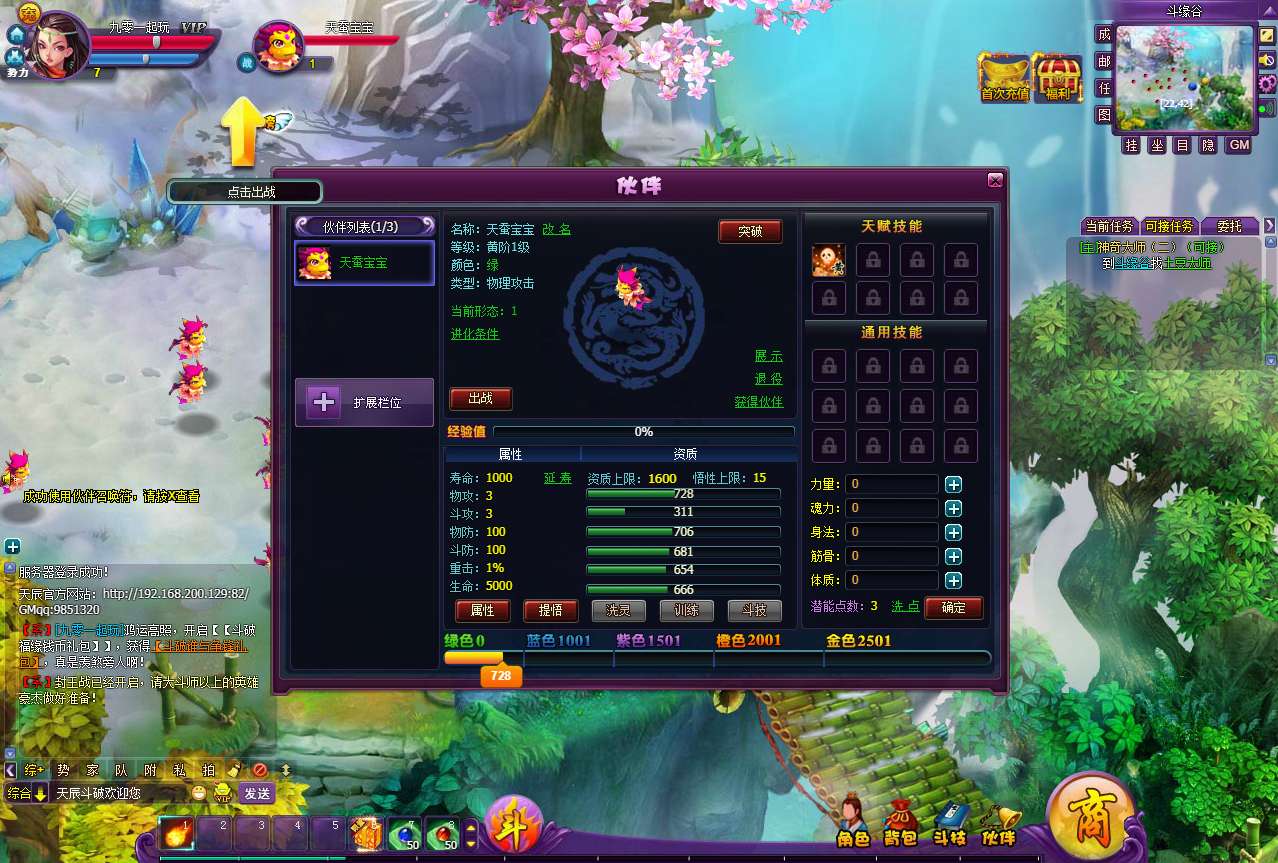Close the 伙伴 companion window
This screenshot has width=1278, height=863.
click(x=994, y=180)
